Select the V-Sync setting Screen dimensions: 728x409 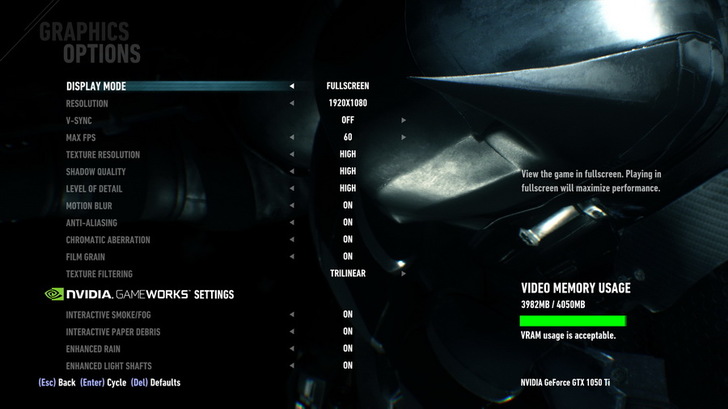tap(78, 120)
